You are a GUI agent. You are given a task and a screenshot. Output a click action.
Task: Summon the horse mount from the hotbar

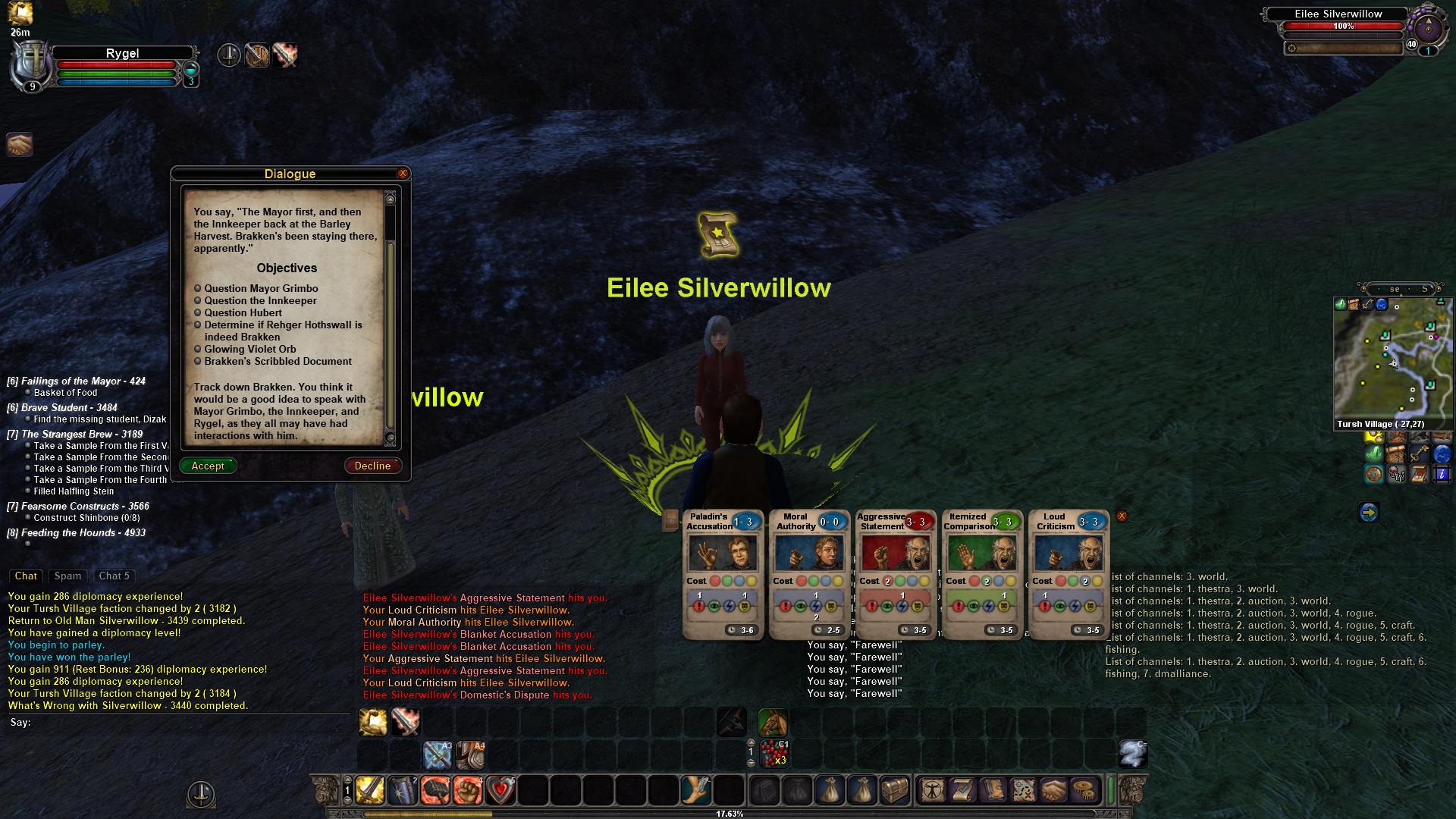772,722
